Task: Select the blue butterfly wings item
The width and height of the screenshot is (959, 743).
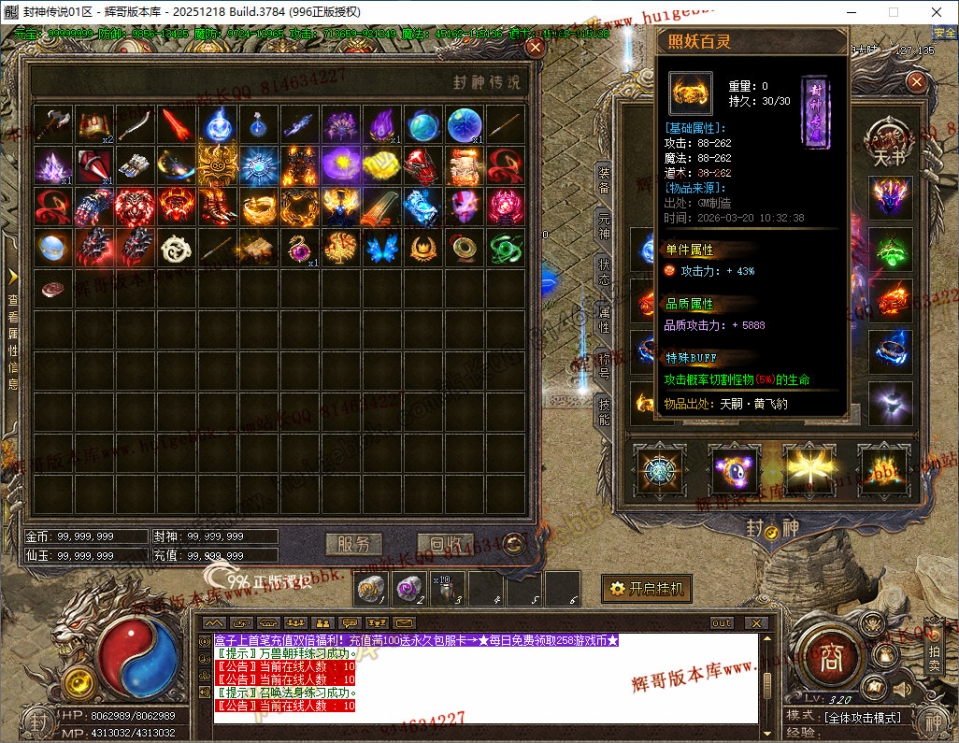Action: 381,248
